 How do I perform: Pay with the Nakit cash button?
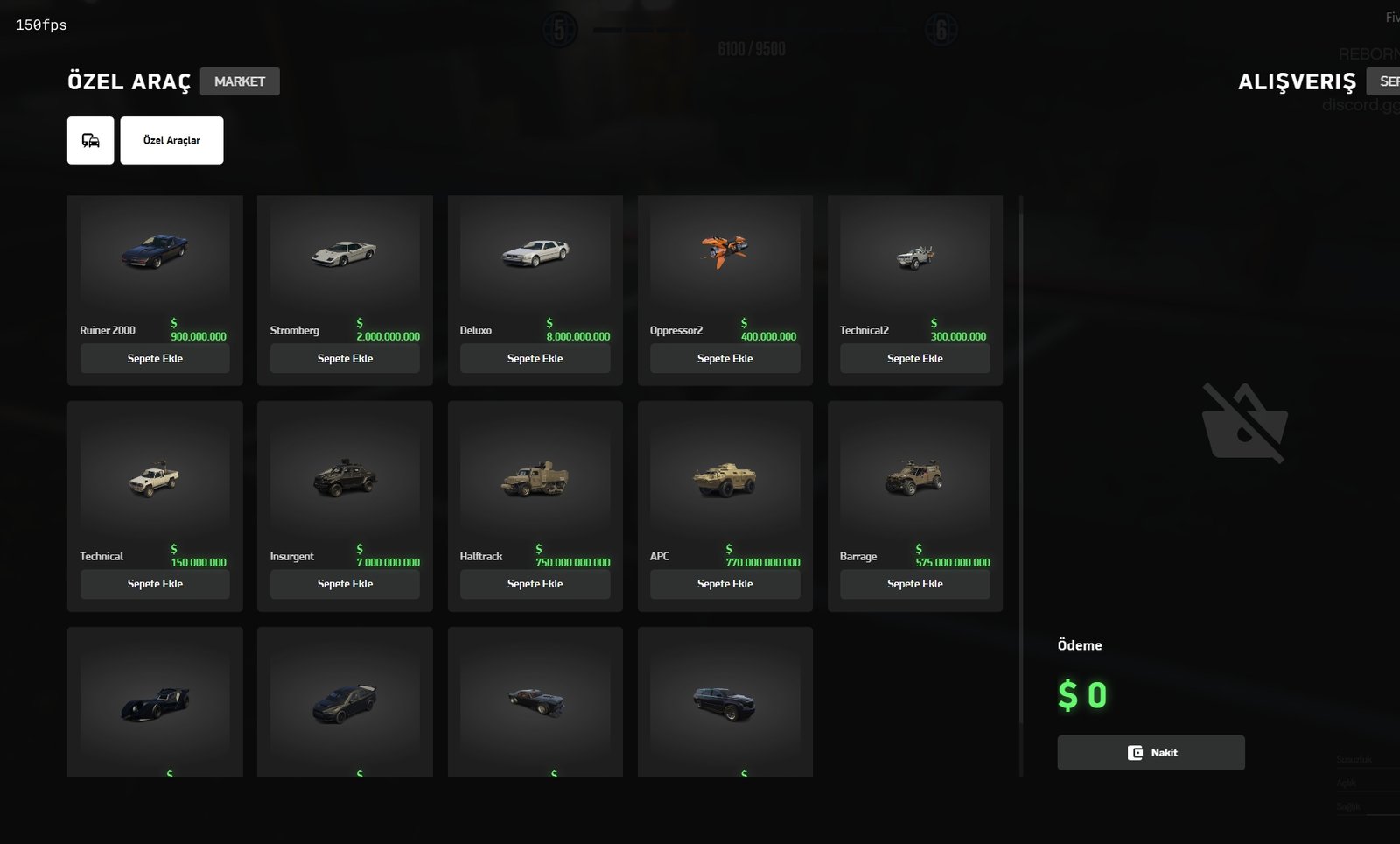[1151, 753]
